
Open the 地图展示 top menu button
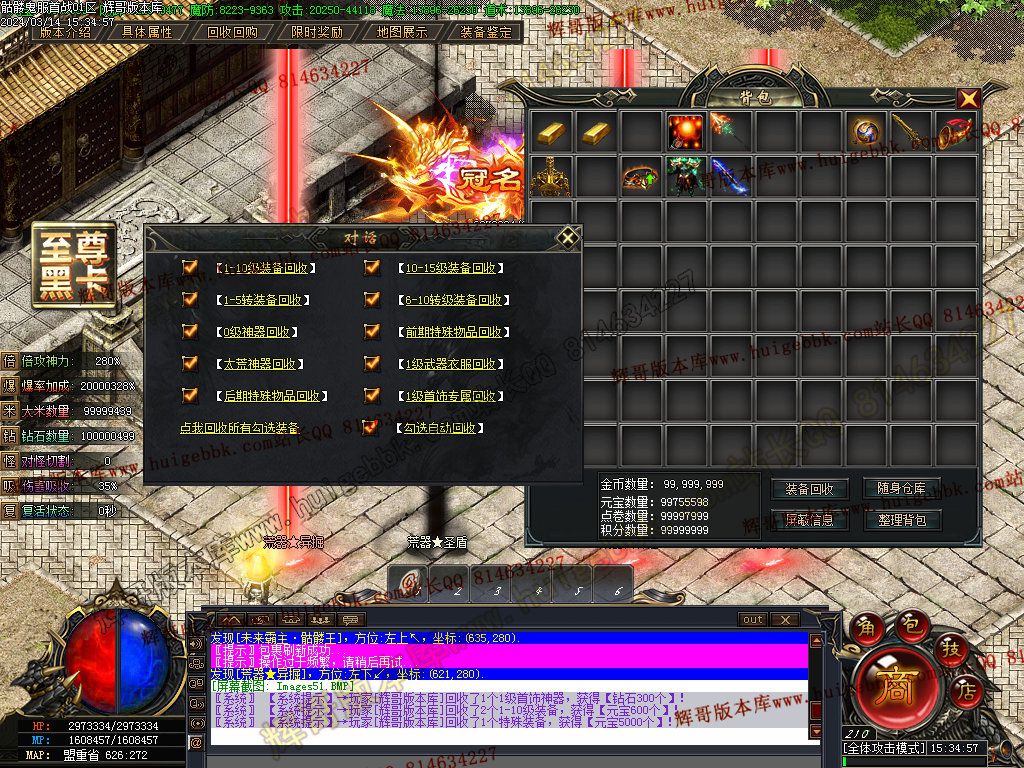click(x=402, y=32)
